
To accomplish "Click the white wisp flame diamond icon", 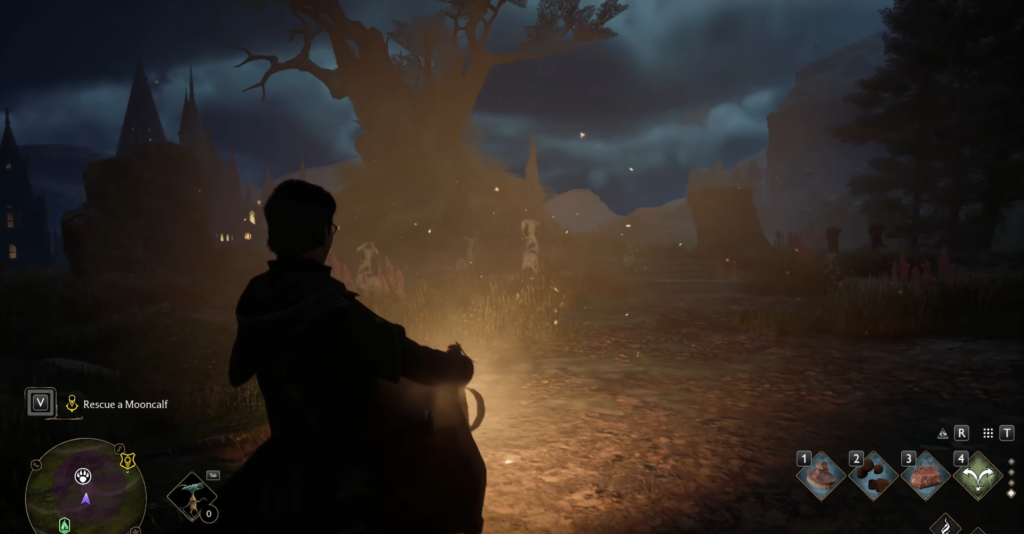I will (946, 525).
